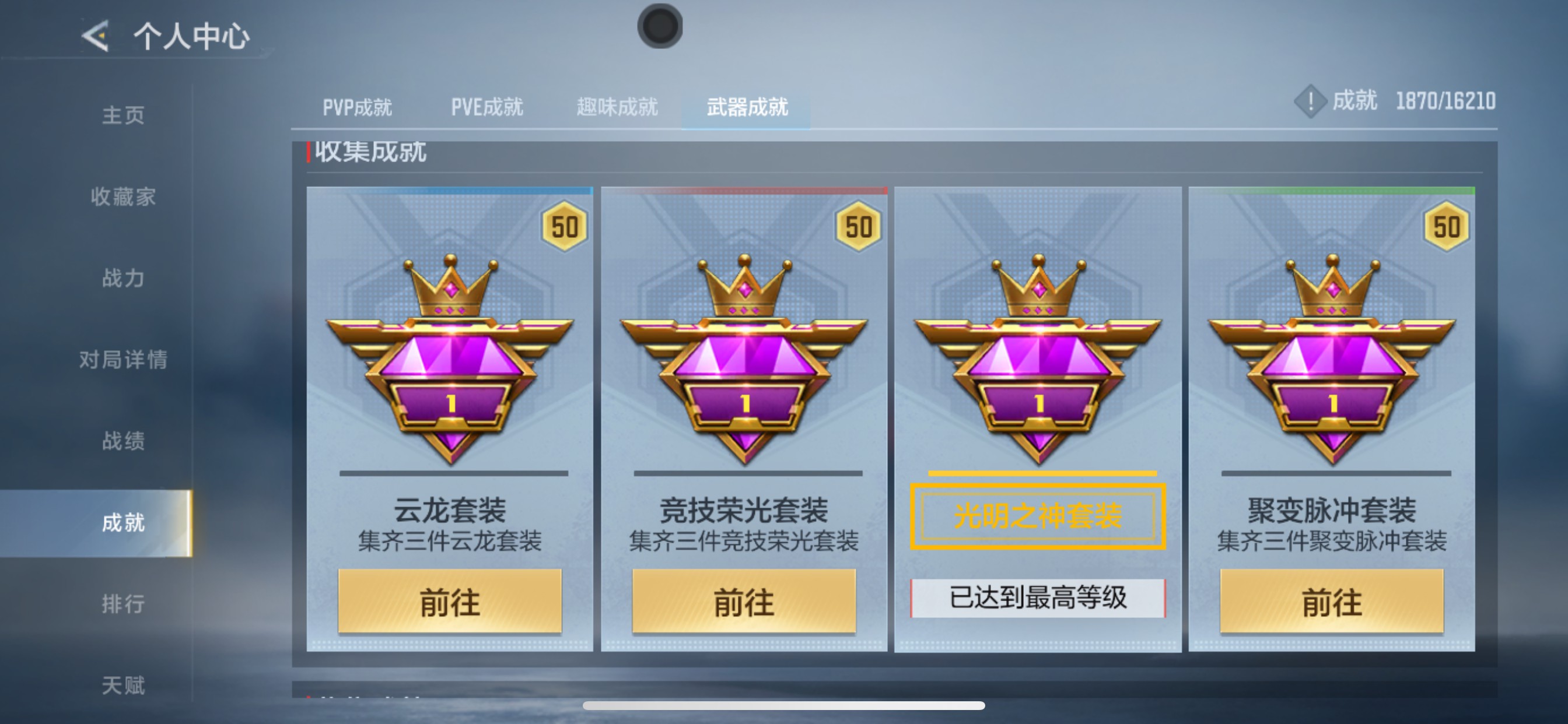Select 战力 from the sidebar
This screenshot has height=724, width=1568.
(x=124, y=279)
